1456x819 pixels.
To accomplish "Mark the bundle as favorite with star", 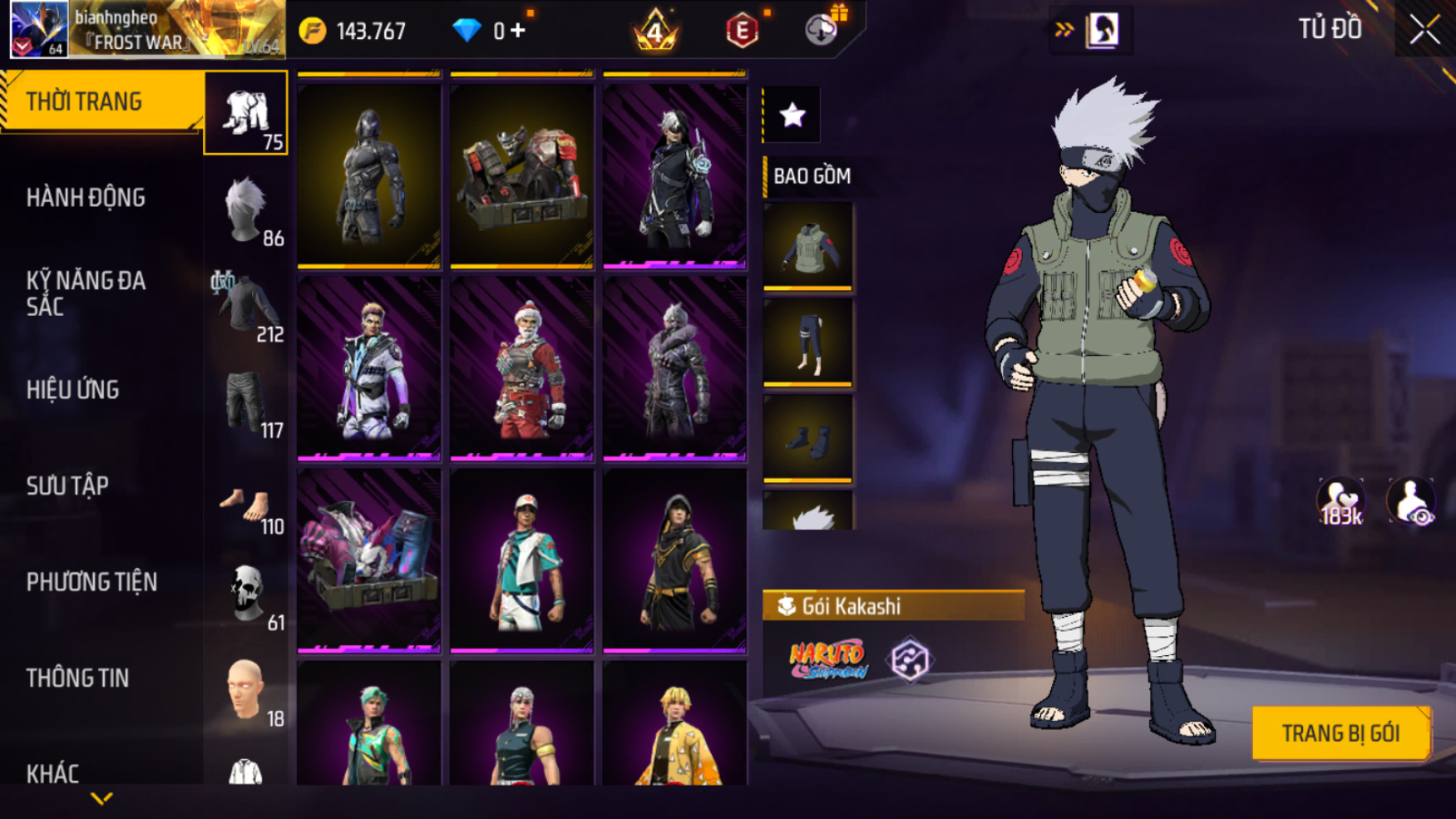I will [792, 115].
